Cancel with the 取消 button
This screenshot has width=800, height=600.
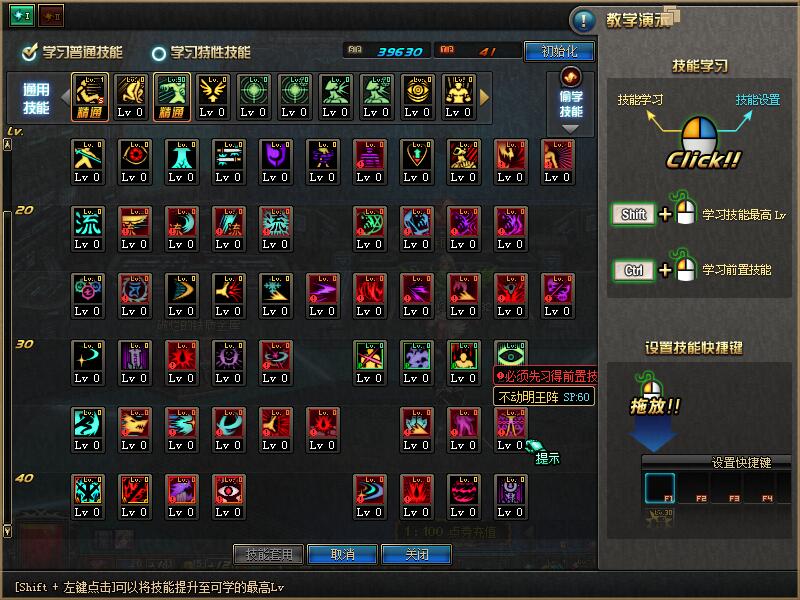[342, 554]
